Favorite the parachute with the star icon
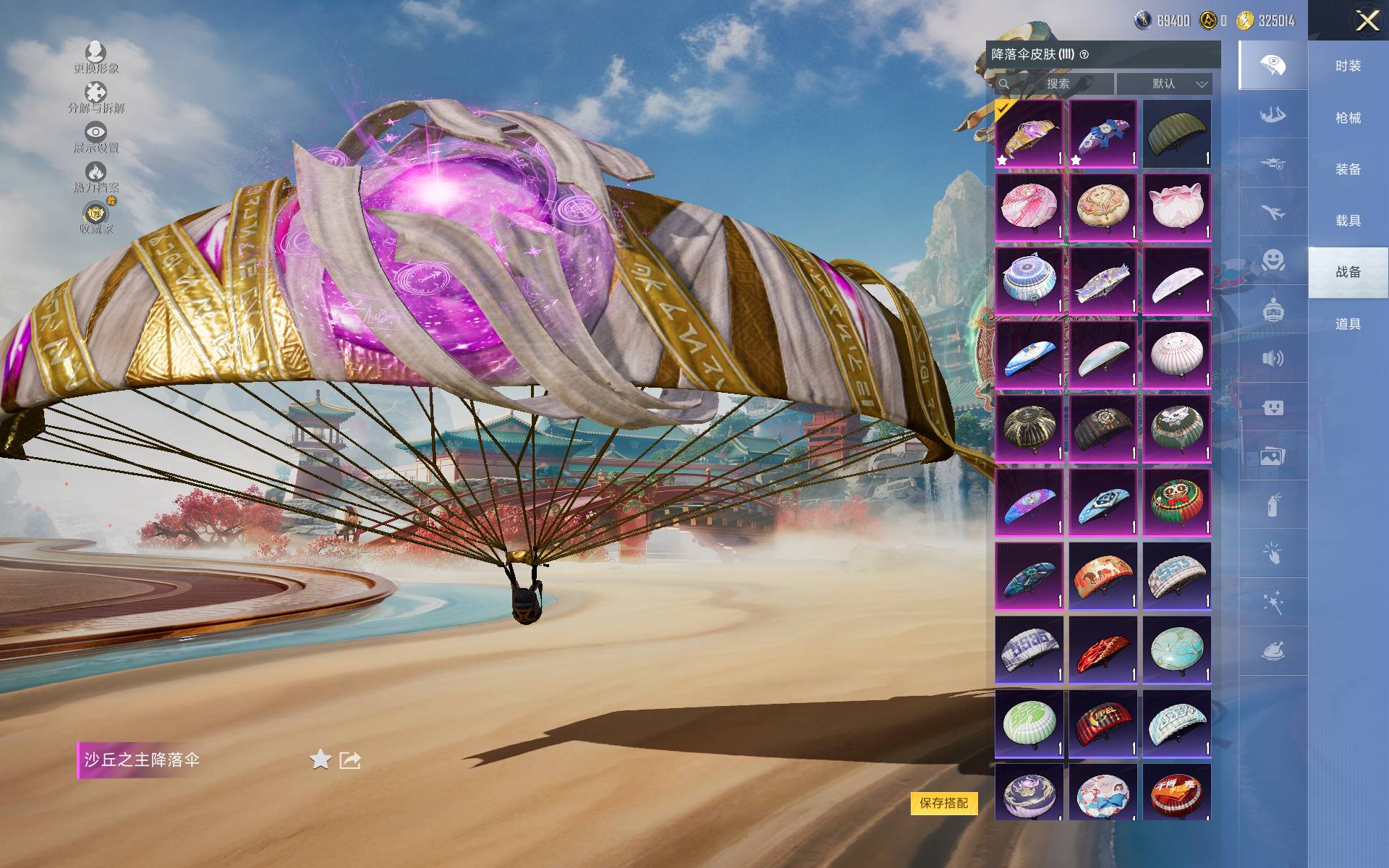The image size is (1389, 868). tap(320, 759)
